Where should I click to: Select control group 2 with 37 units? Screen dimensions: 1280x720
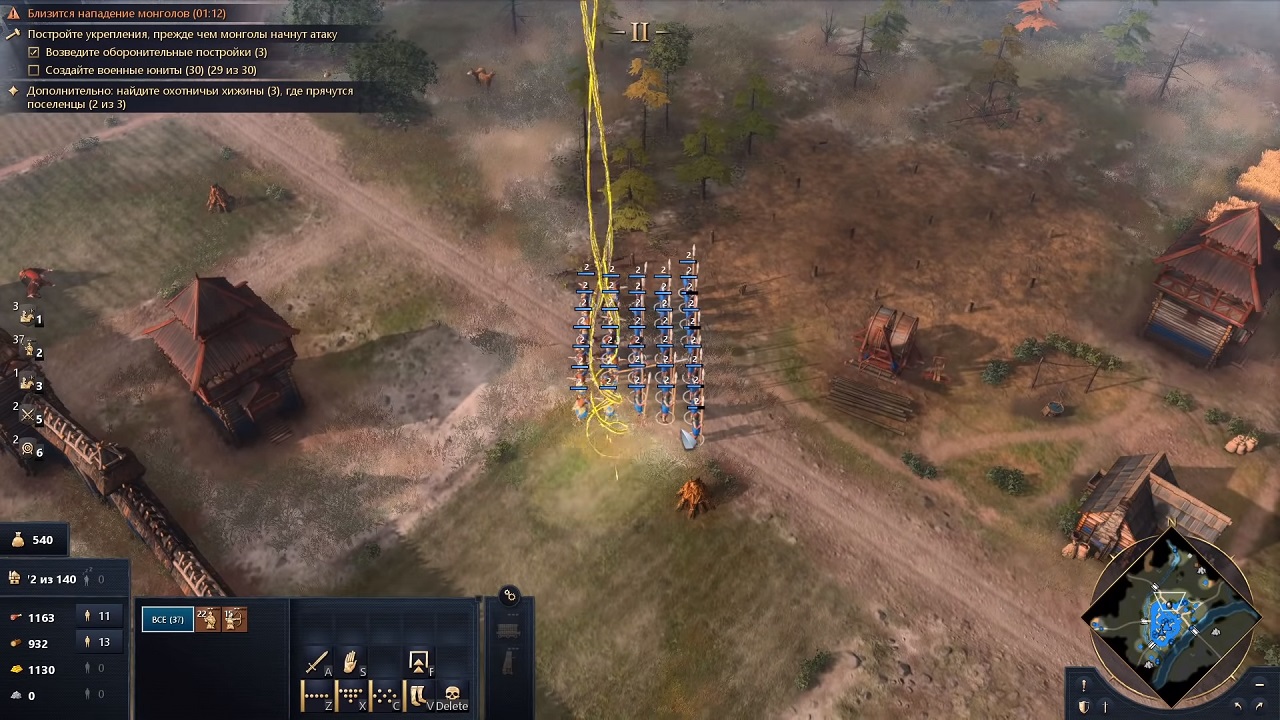click(28, 350)
